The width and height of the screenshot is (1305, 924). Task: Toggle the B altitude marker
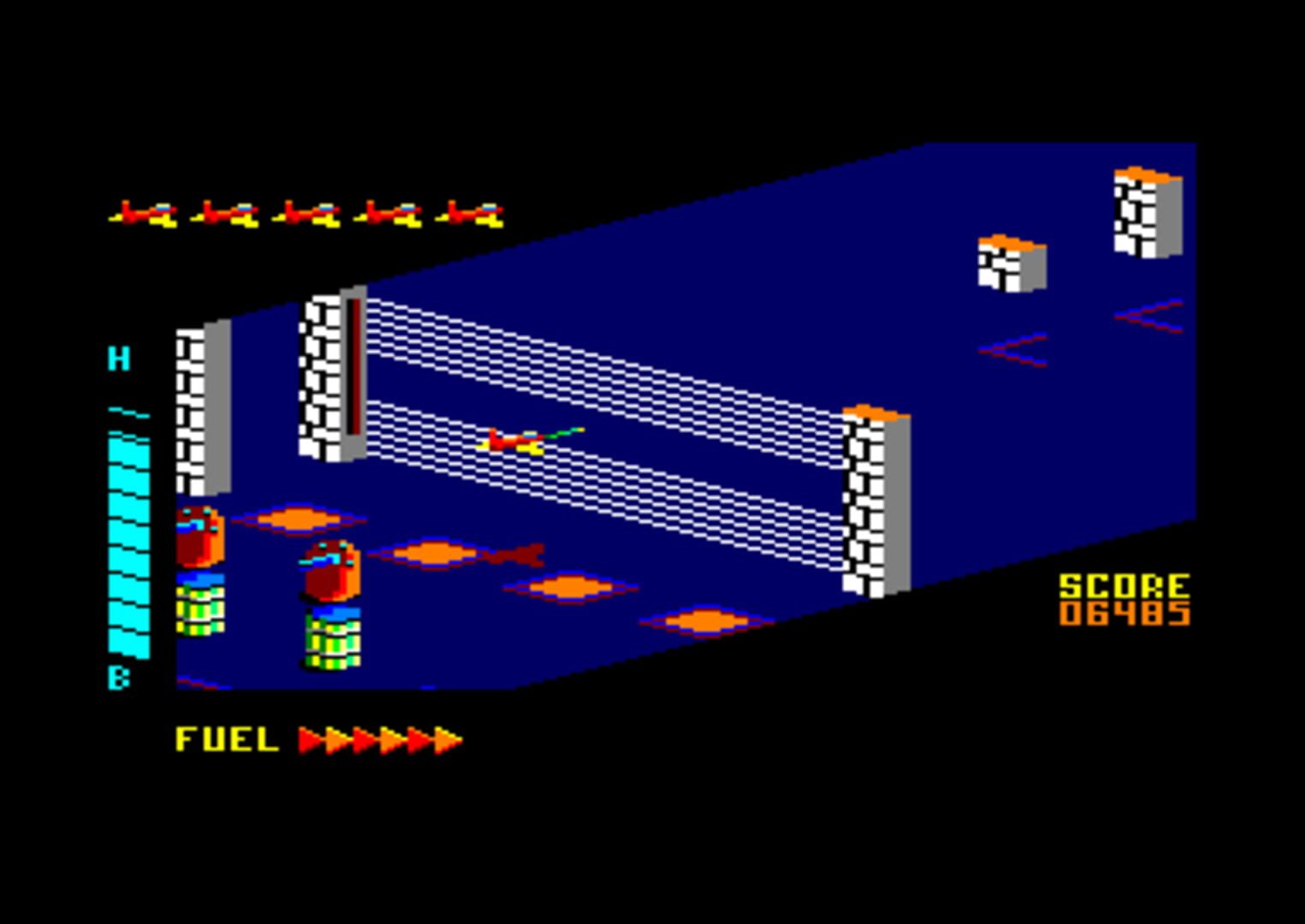(120, 676)
